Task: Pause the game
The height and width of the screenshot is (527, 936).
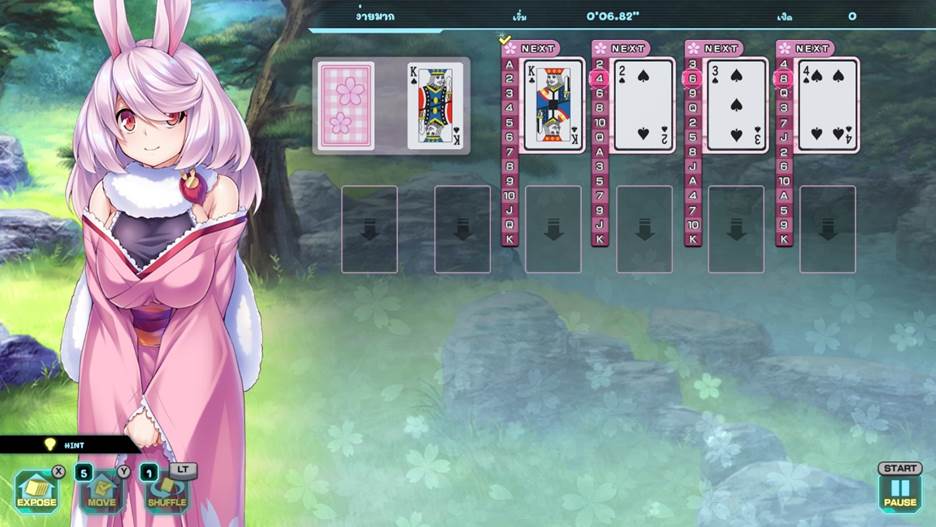Action: (899, 490)
